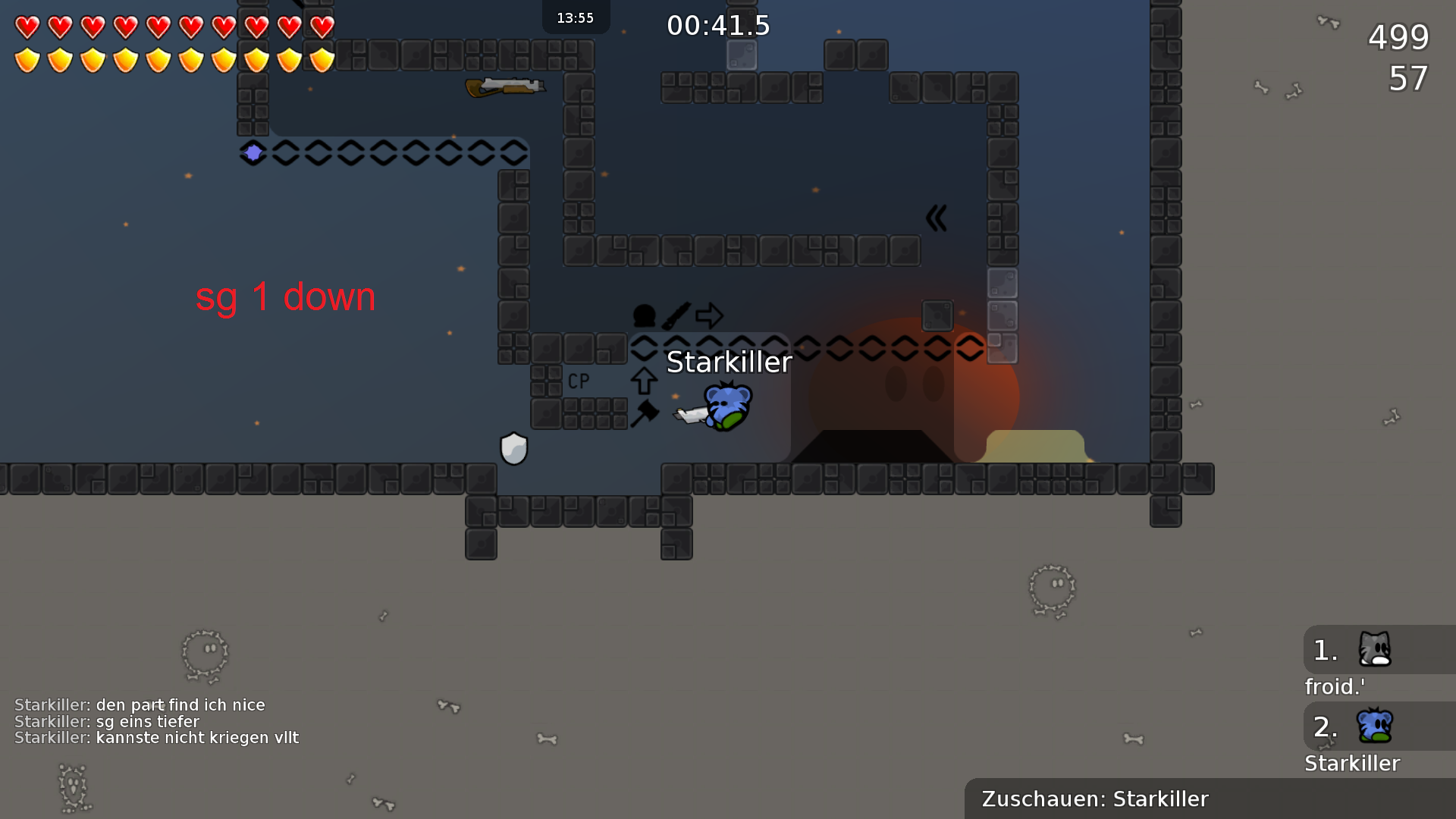The height and width of the screenshot is (819, 1456).
Task: Select the laser pen icon above Starkiller
Action: pyautogui.click(x=676, y=314)
